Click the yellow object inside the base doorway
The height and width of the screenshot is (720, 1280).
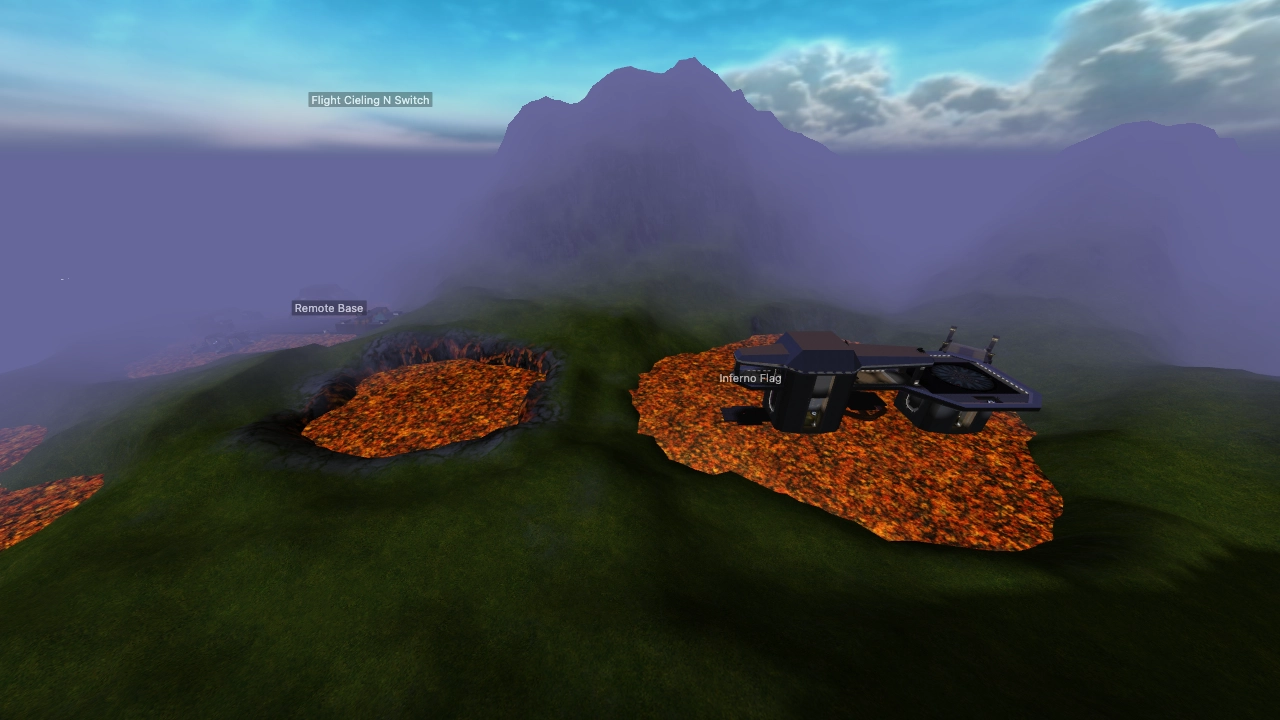810,418
